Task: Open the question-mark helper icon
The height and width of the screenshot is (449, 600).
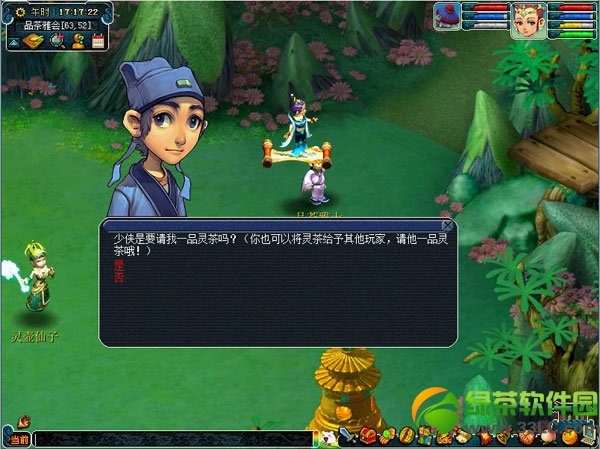Action: point(77,41)
